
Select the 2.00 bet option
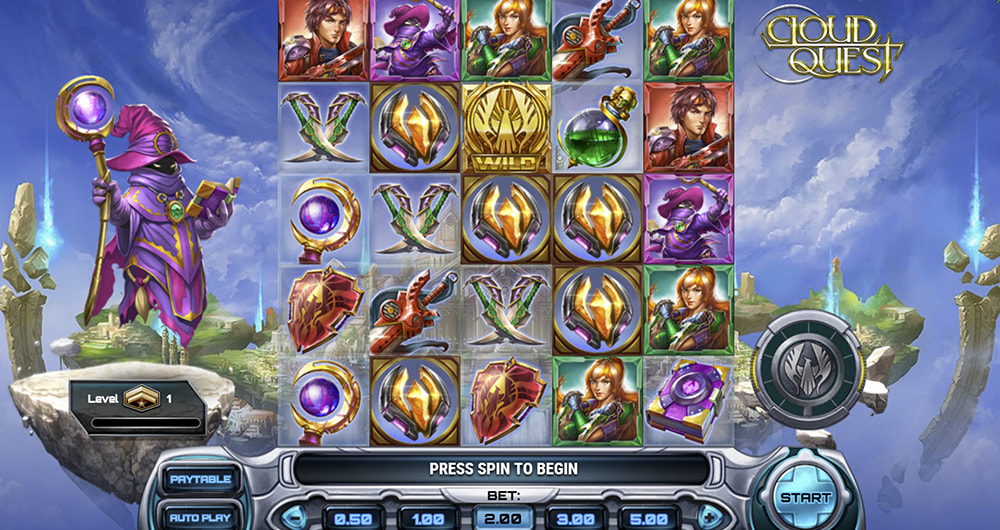coord(502,519)
